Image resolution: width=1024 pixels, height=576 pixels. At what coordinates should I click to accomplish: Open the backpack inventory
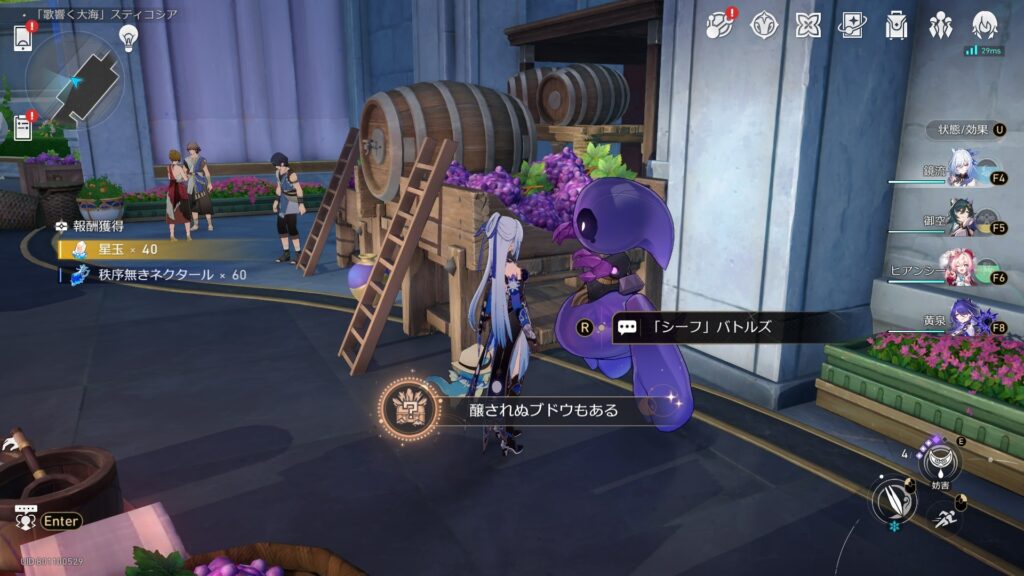pyautogui.click(x=896, y=25)
